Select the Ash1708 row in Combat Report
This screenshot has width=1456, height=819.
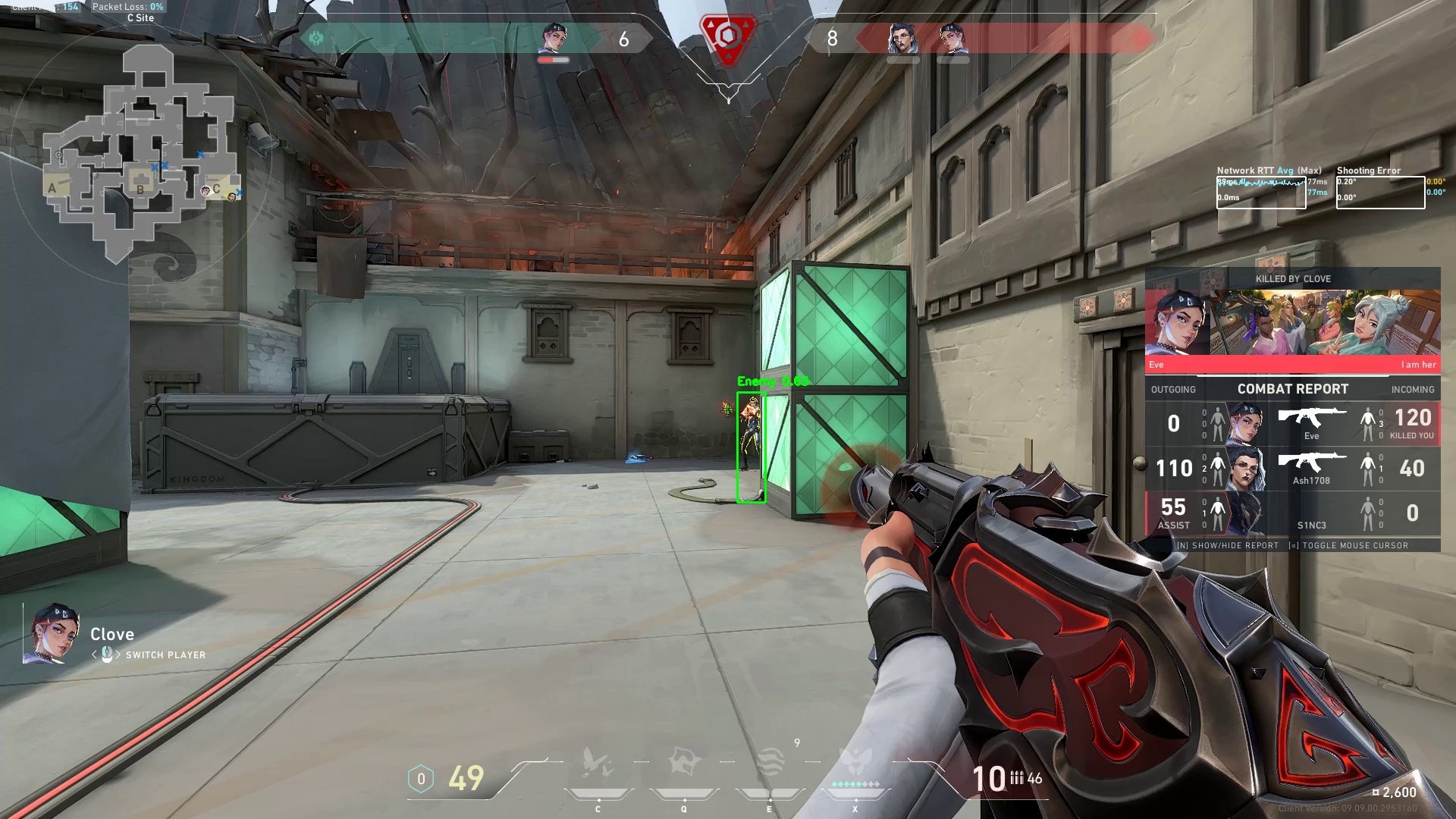click(x=1292, y=468)
